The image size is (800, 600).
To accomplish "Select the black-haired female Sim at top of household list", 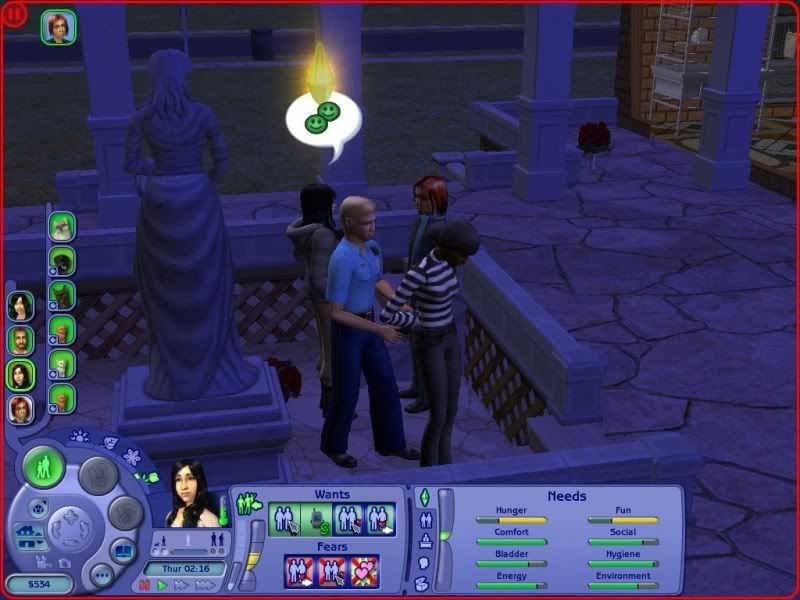I will point(20,306).
